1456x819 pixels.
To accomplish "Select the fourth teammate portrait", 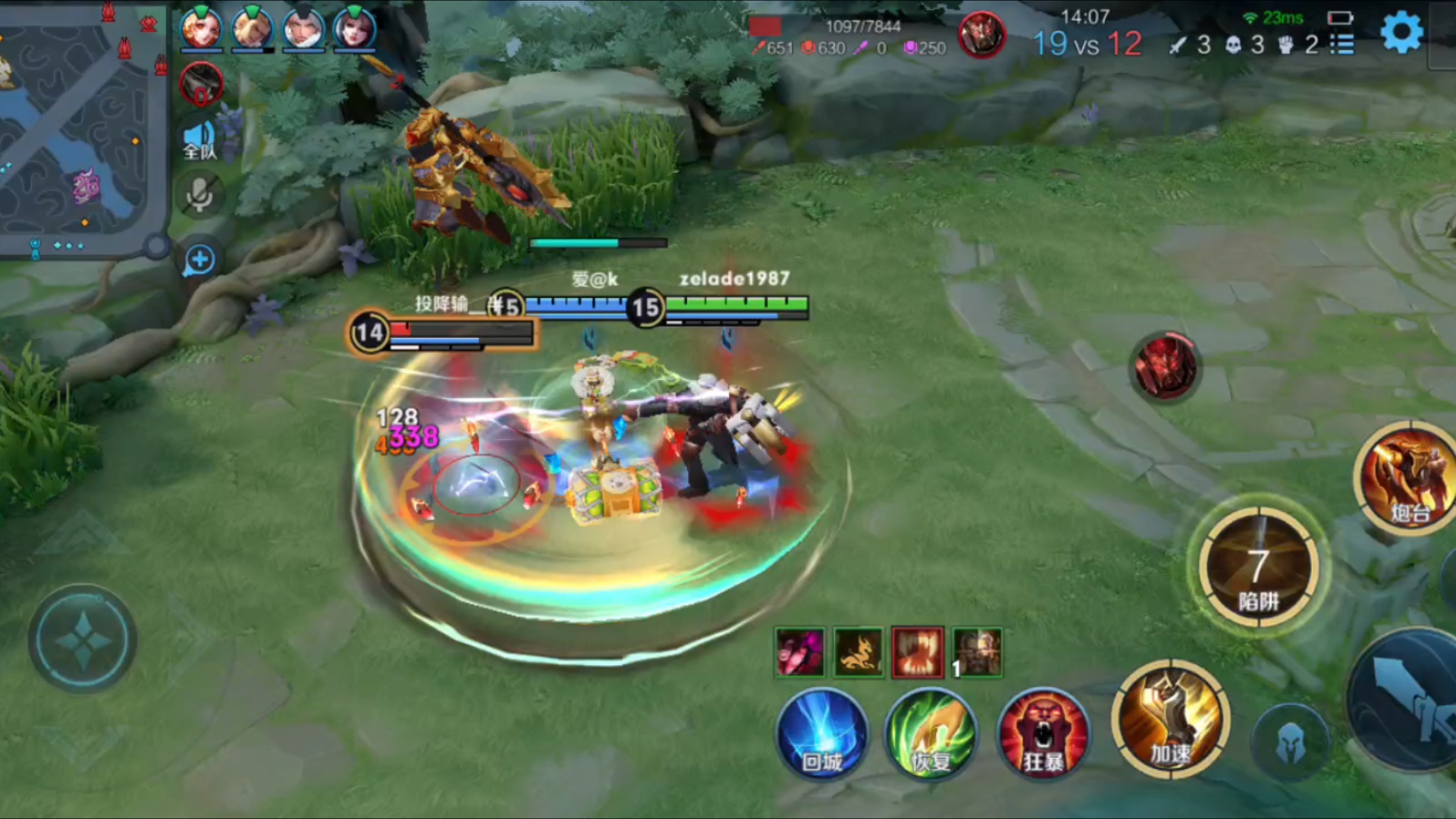I will click(355, 29).
